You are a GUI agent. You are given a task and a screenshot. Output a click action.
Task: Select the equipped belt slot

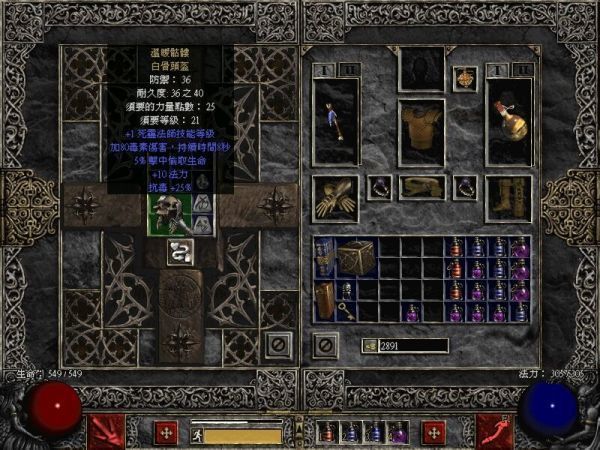click(421, 187)
